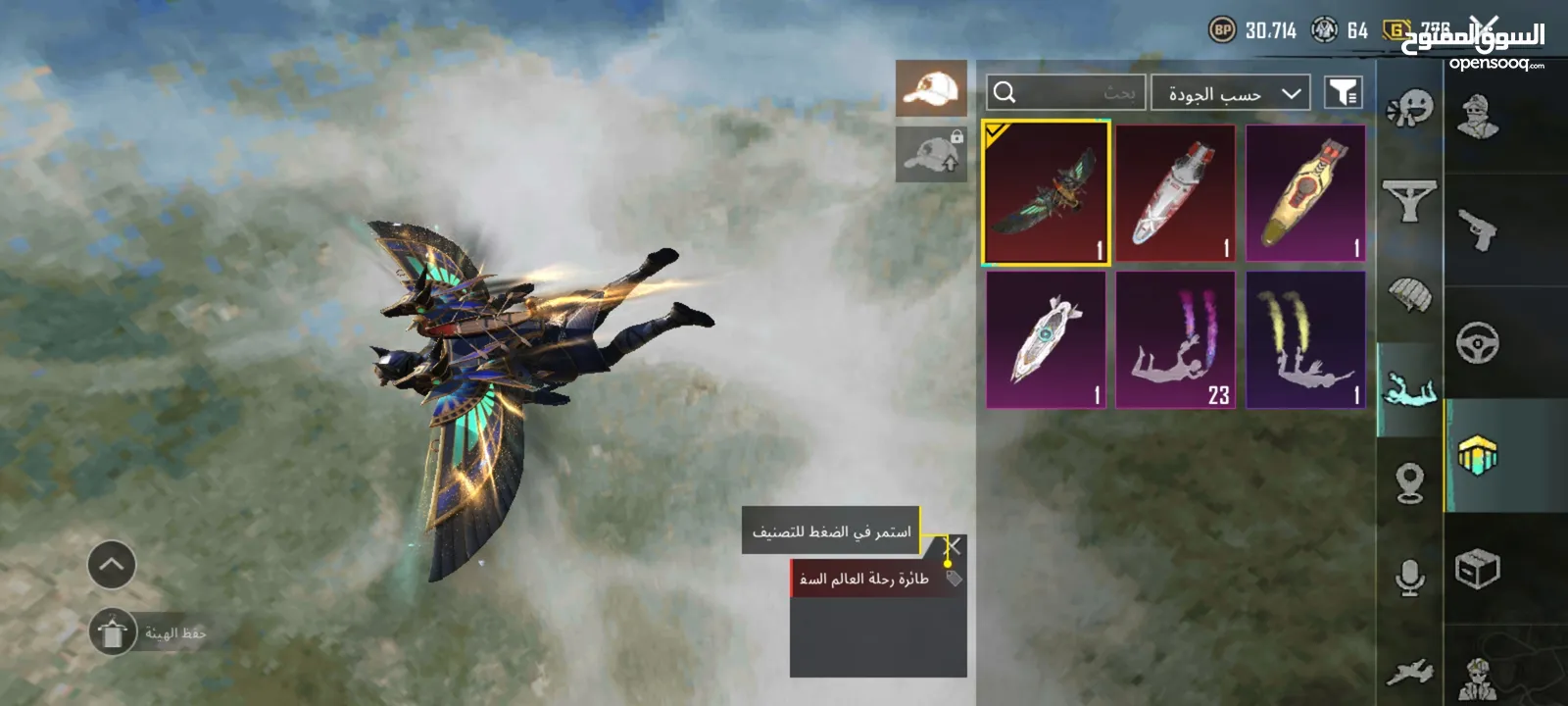
Task: Switch to the white cap tab
Action: point(931,89)
